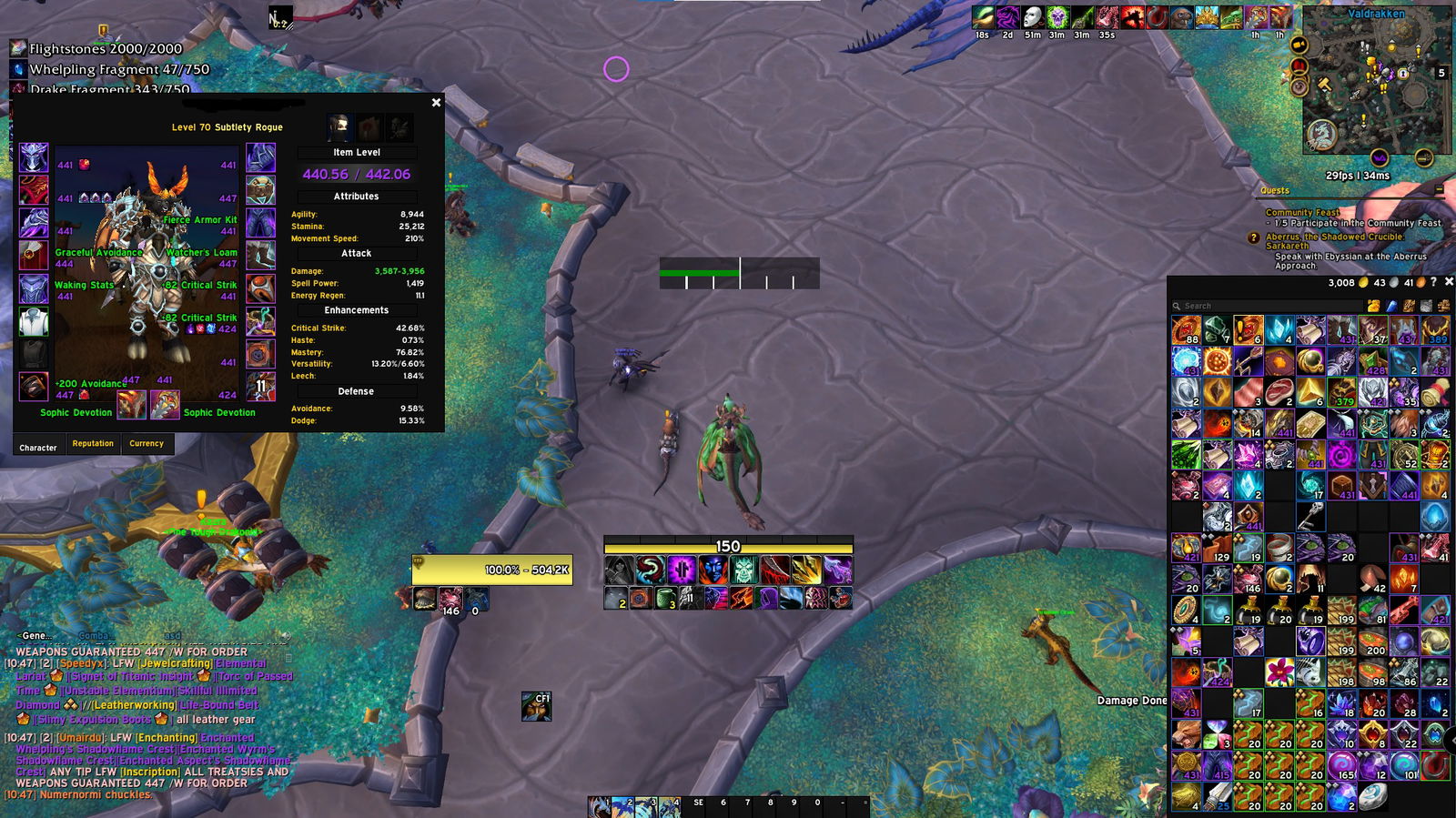1456x818 pixels.
Task: Collapse the Quests tracker
Action: click(x=1439, y=189)
